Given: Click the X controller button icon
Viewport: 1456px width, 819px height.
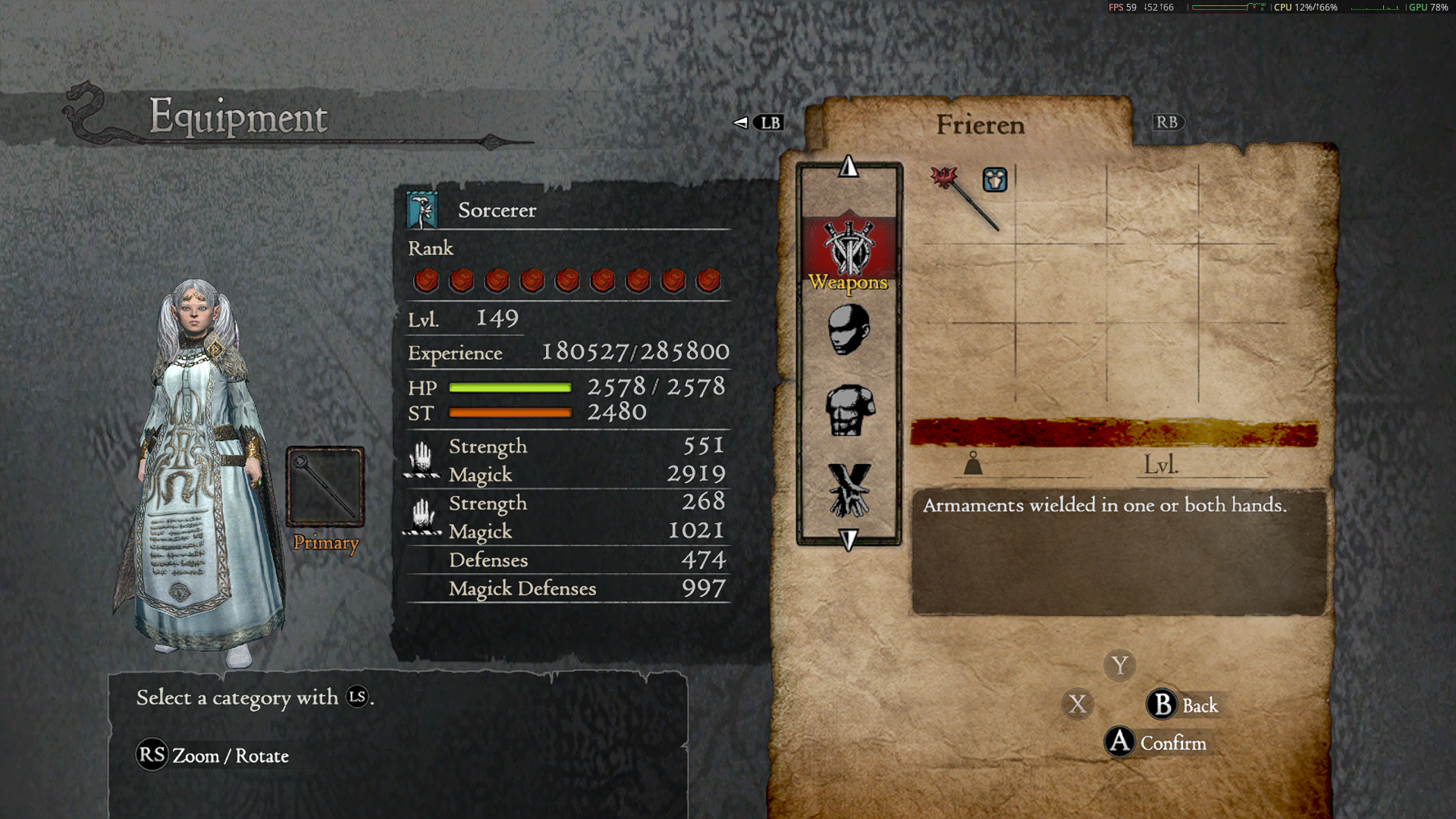Looking at the screenshot, I should click(1079, 704).
